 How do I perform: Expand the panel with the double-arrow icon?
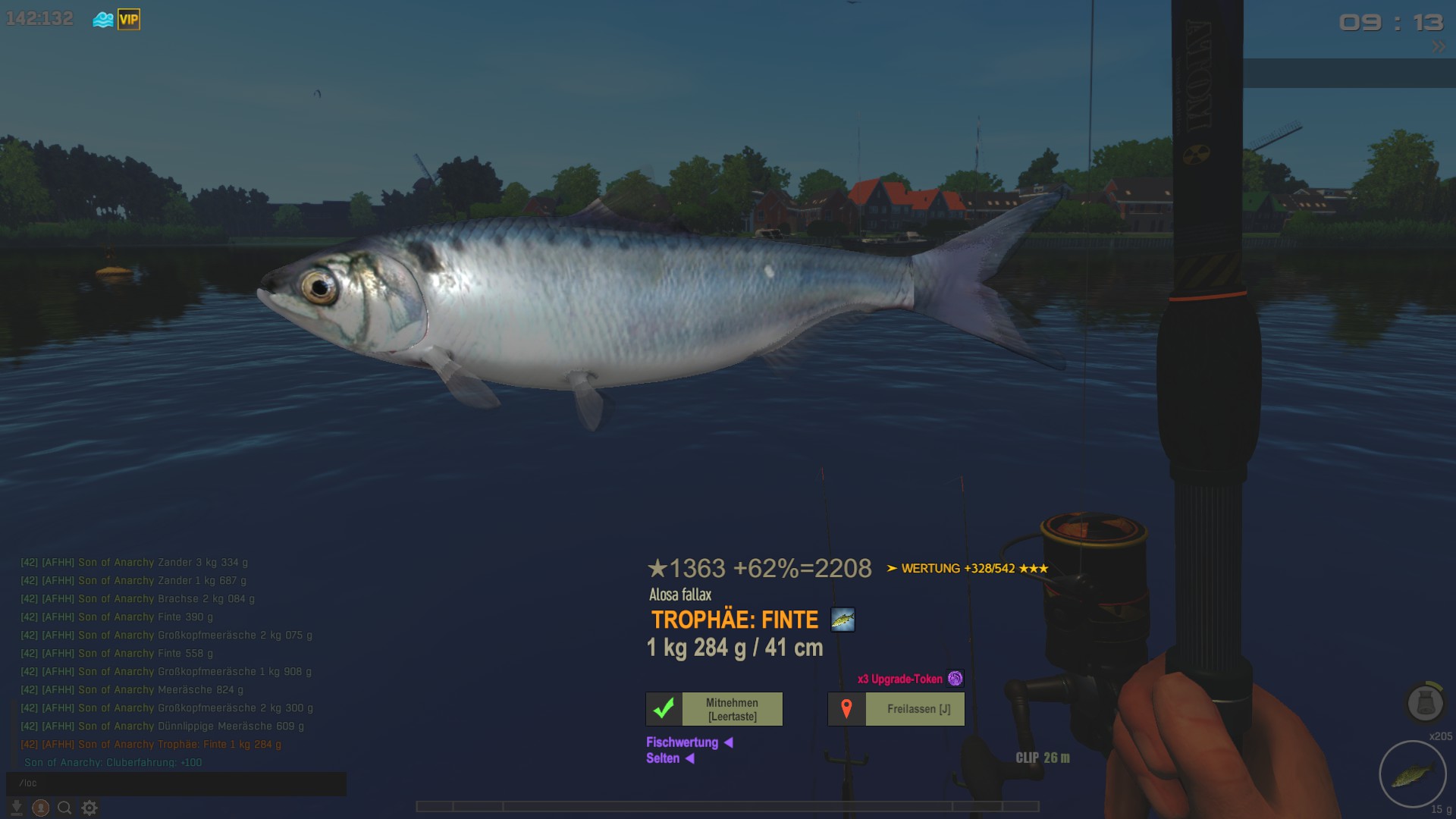[x=1439, y=47]
